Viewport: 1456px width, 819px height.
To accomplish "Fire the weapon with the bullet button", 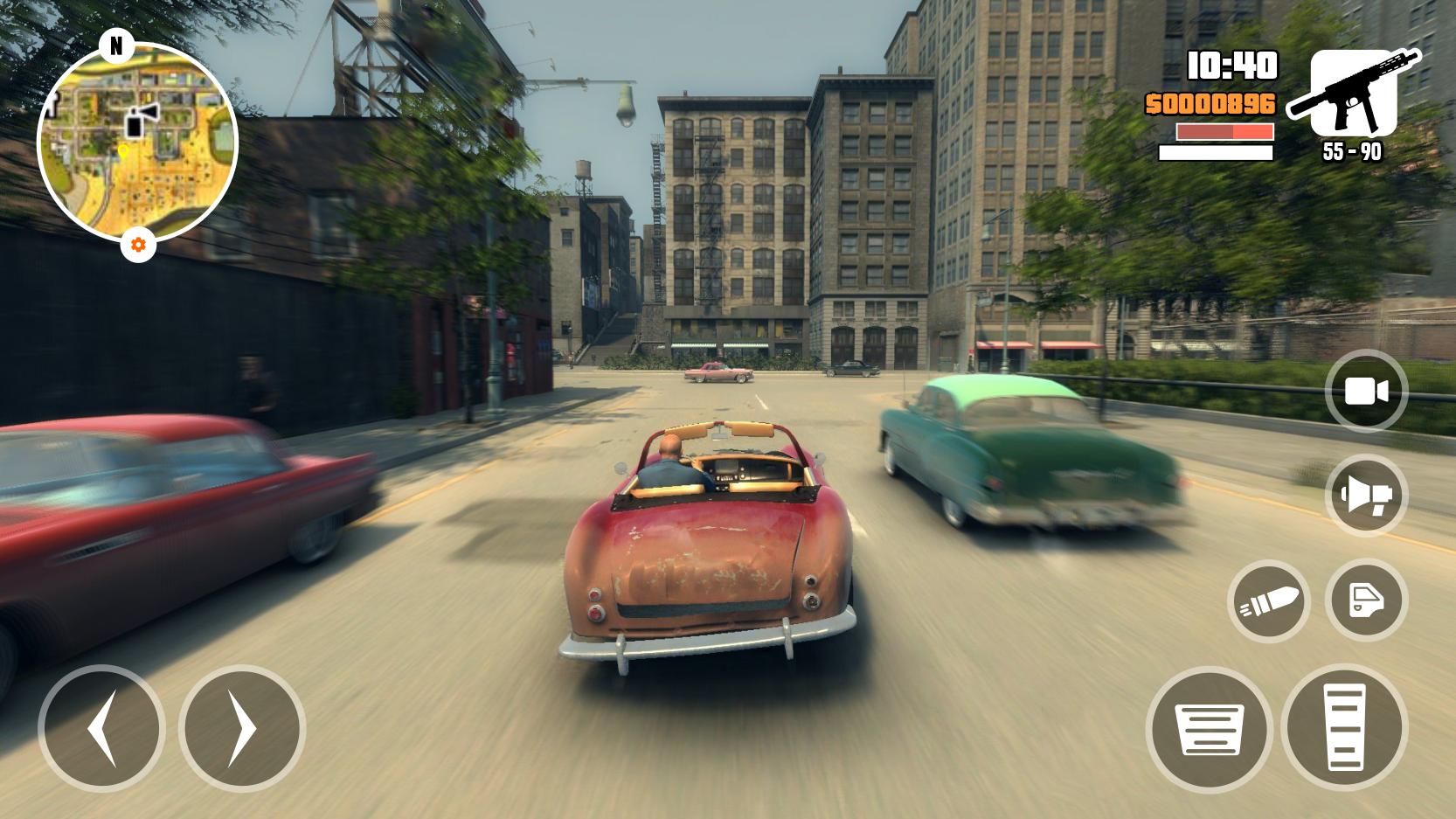I will (x=1268, y=601).
